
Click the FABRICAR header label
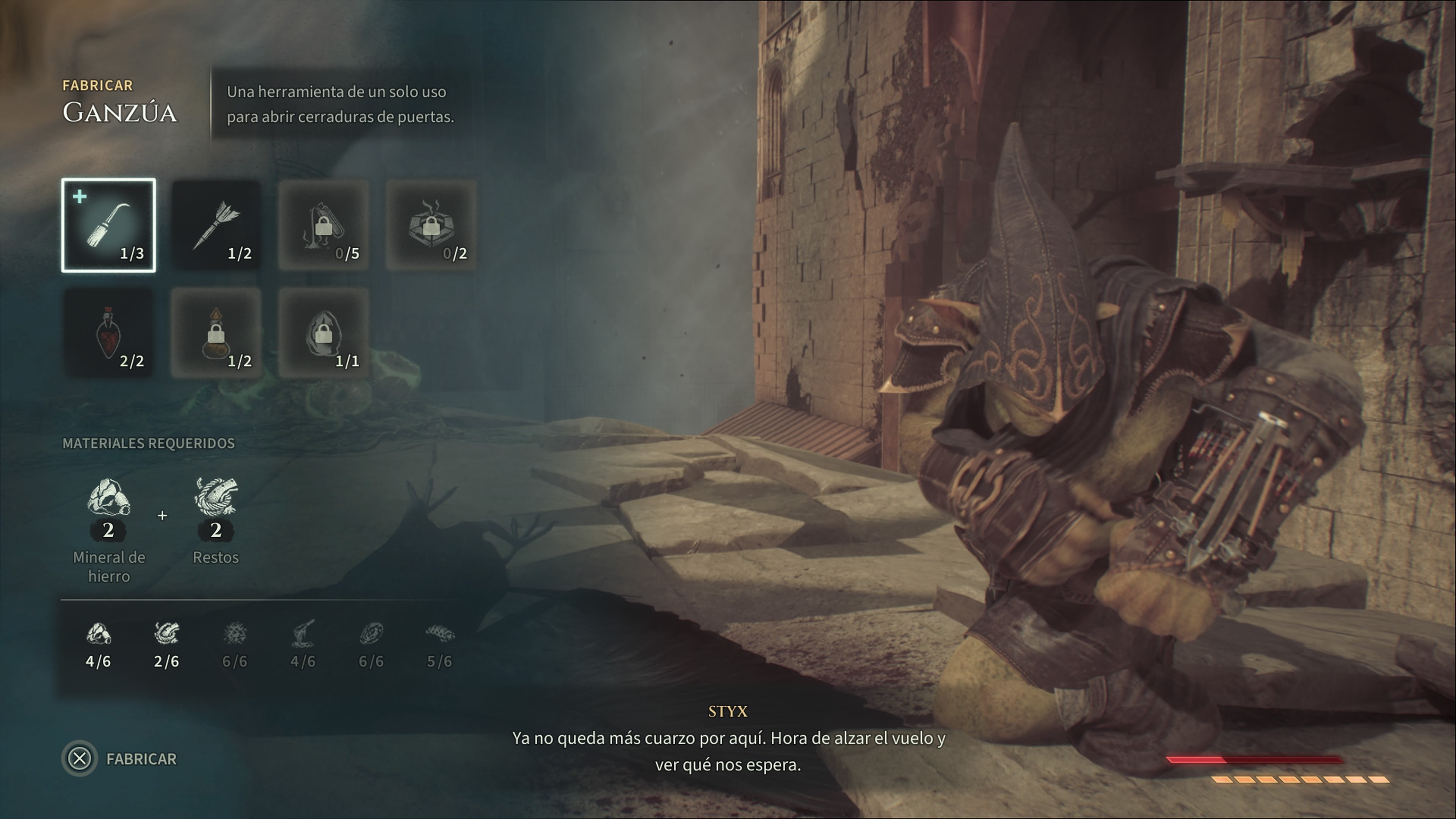click(x=98, y=85)
